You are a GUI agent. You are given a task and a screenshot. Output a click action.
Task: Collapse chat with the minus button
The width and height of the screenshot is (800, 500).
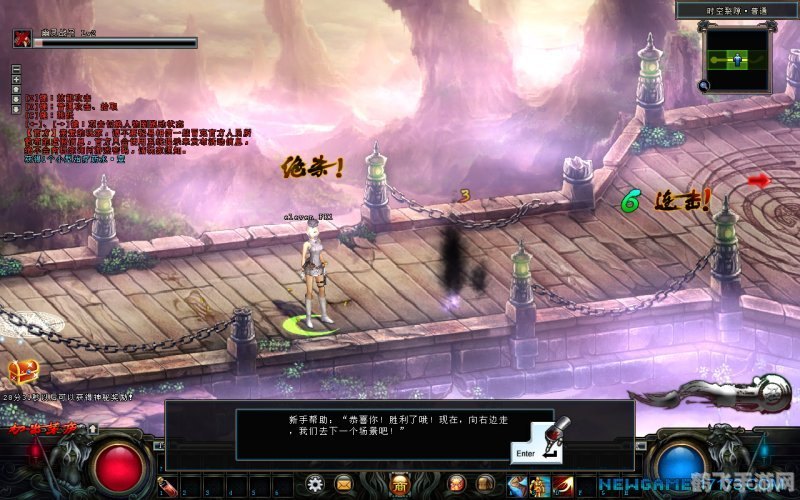tap(16, 69)
